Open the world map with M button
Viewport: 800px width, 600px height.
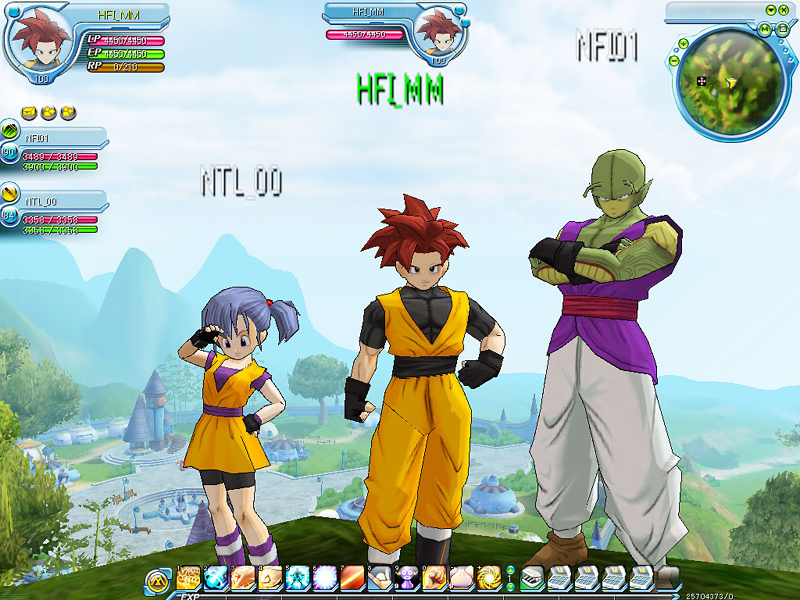764,30
